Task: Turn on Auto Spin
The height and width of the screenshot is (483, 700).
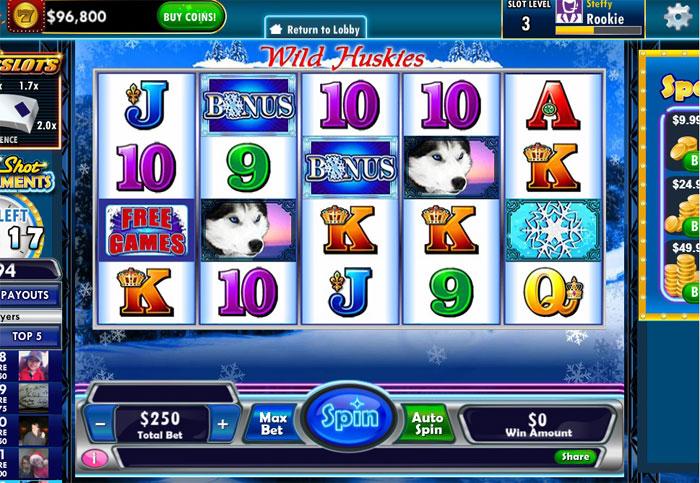Action: point(427,422)
